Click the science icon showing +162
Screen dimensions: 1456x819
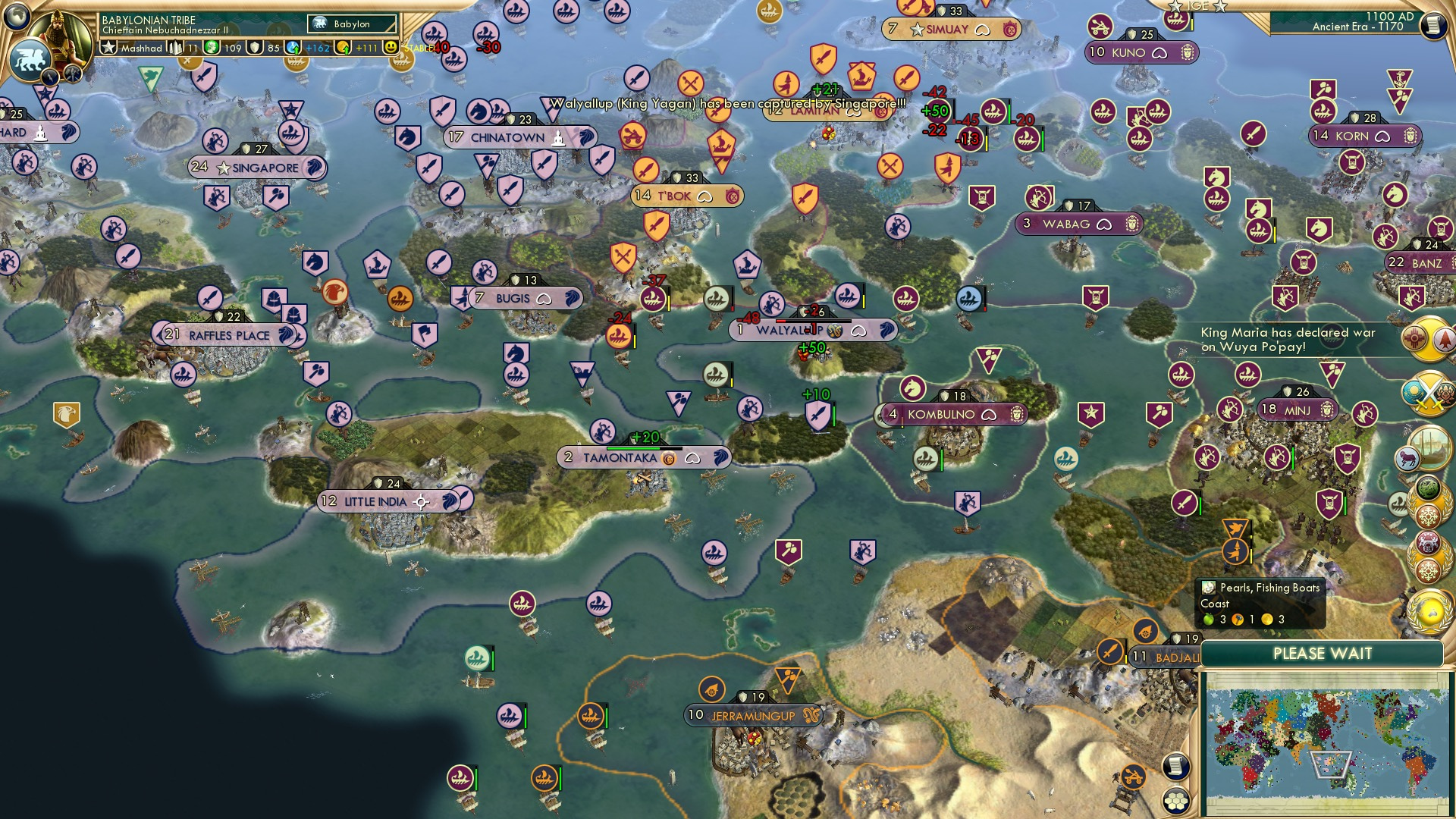tap(293, 49)
